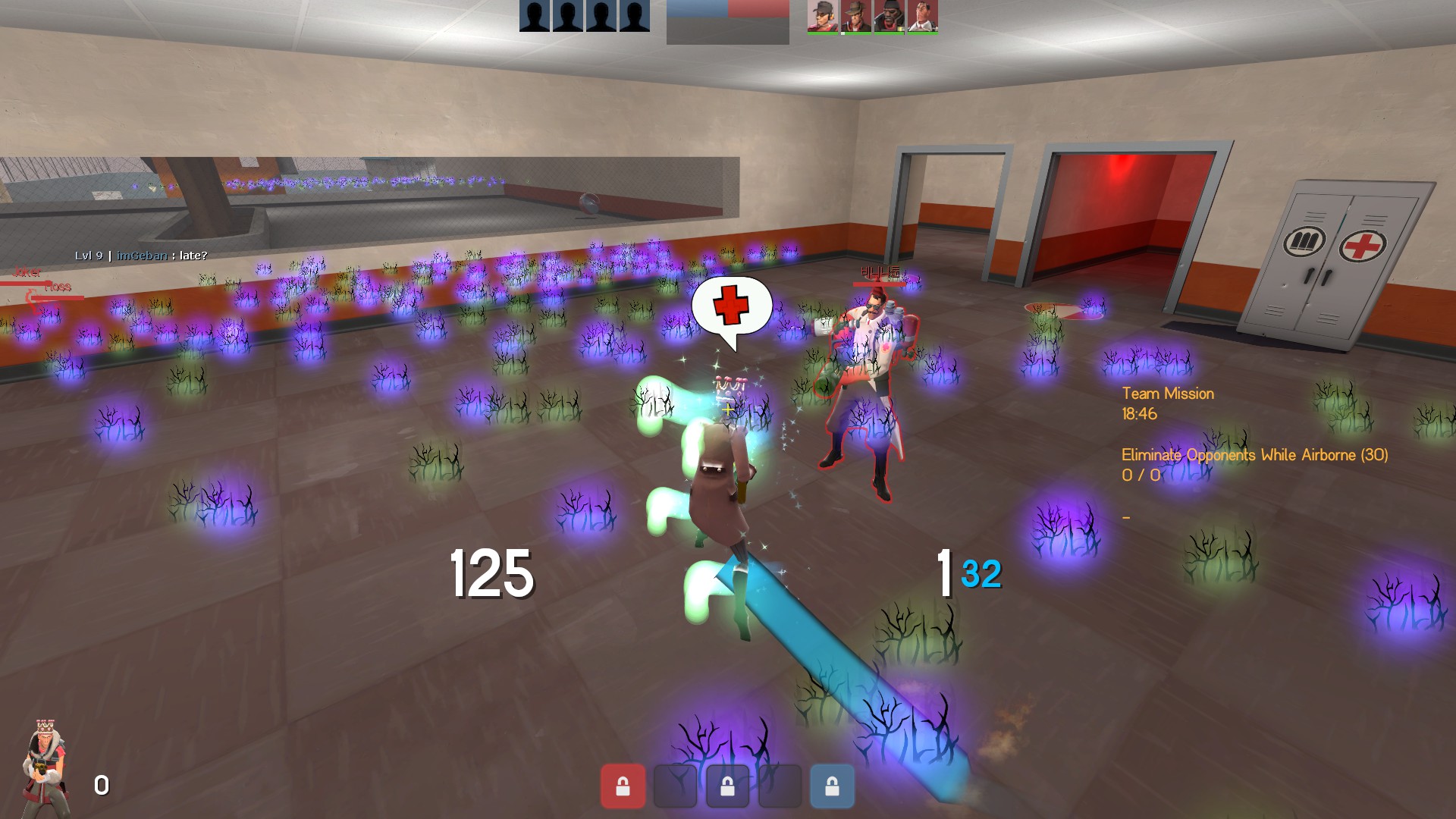Click the purple locked middle control point
Screen dimensions: 1456x819
tap(727, 786)
